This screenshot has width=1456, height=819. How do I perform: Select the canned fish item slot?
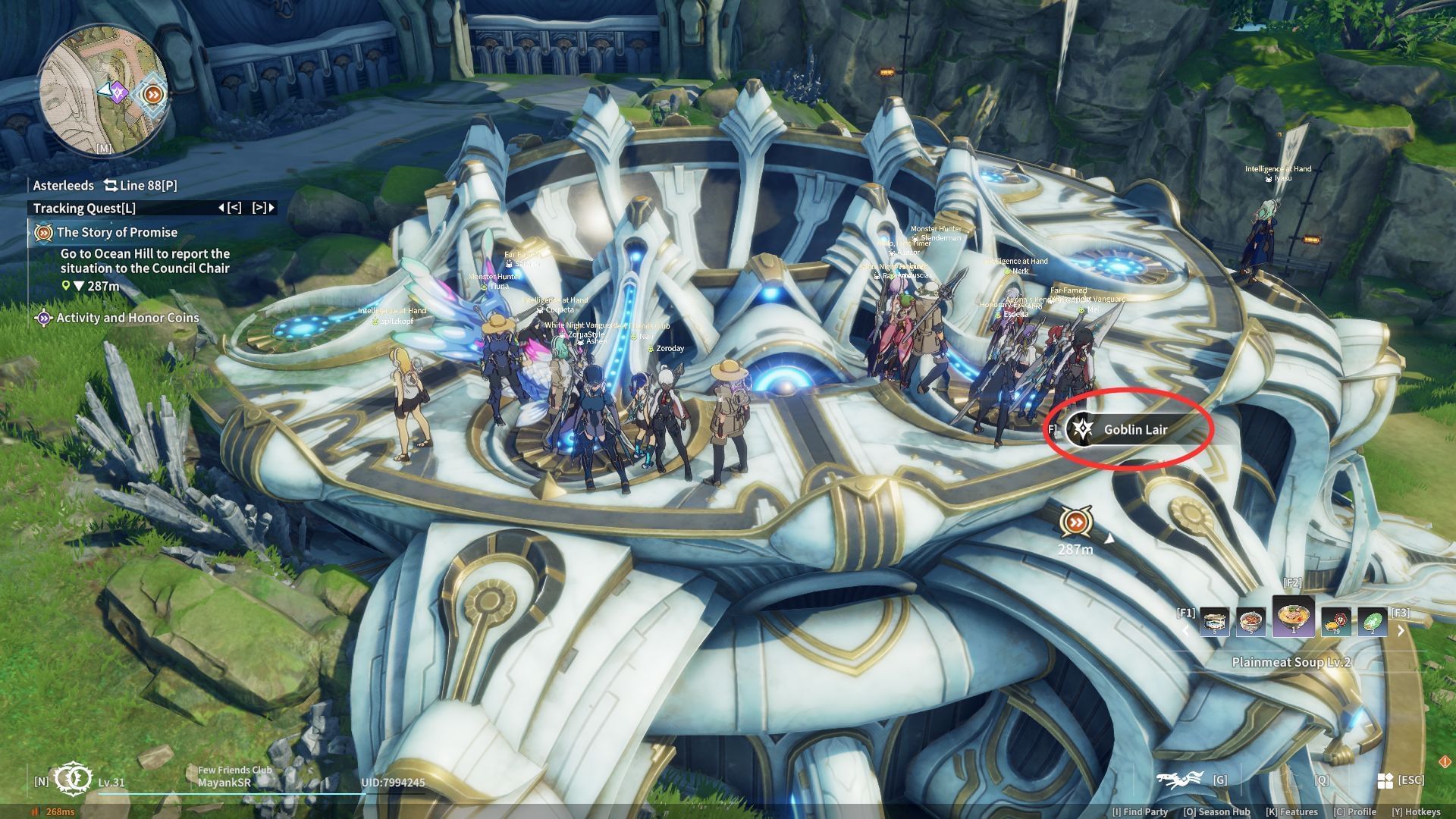click(1214, 623)
